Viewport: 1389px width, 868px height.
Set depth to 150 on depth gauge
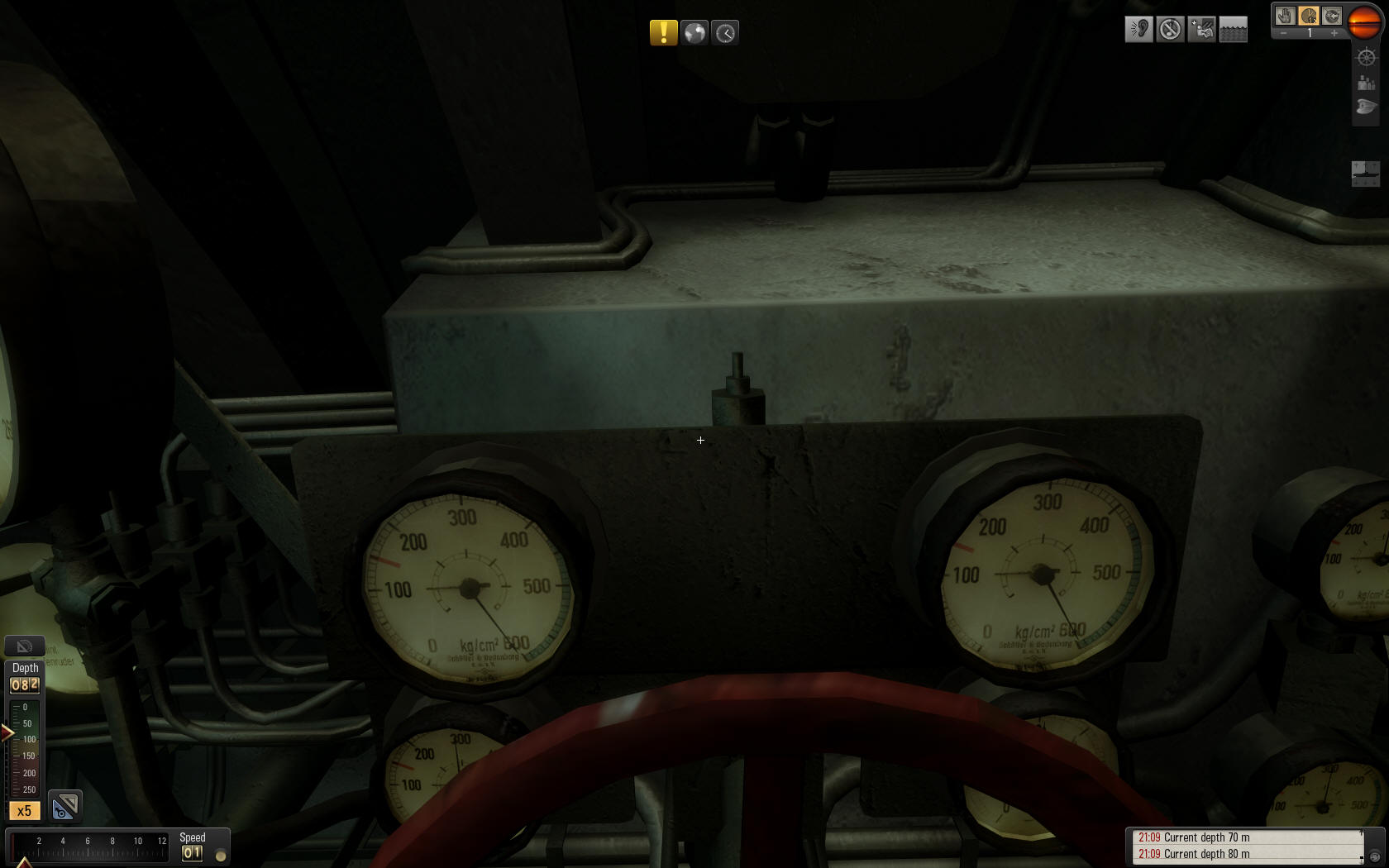18,756
